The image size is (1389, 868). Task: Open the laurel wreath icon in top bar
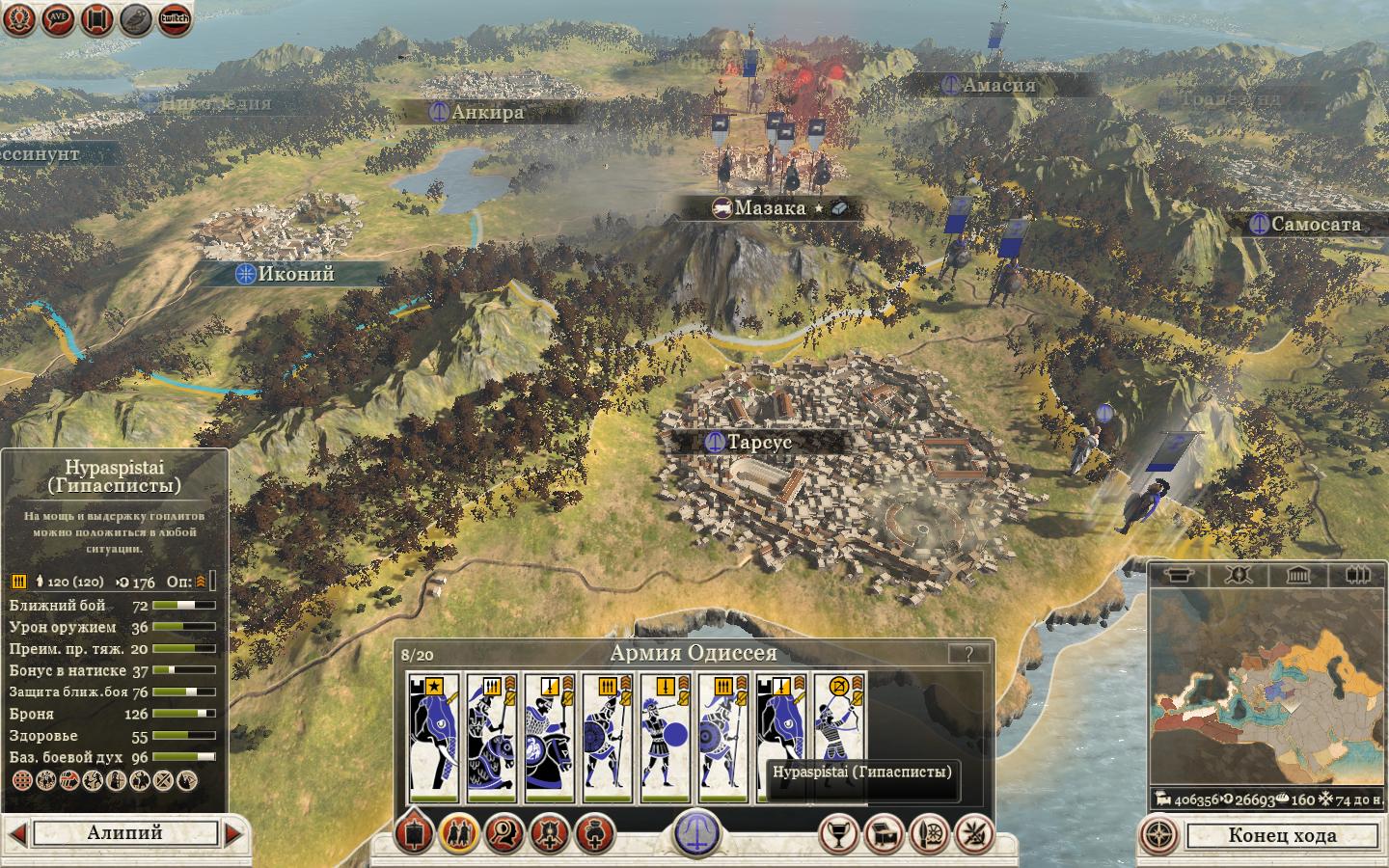(17, 18)
